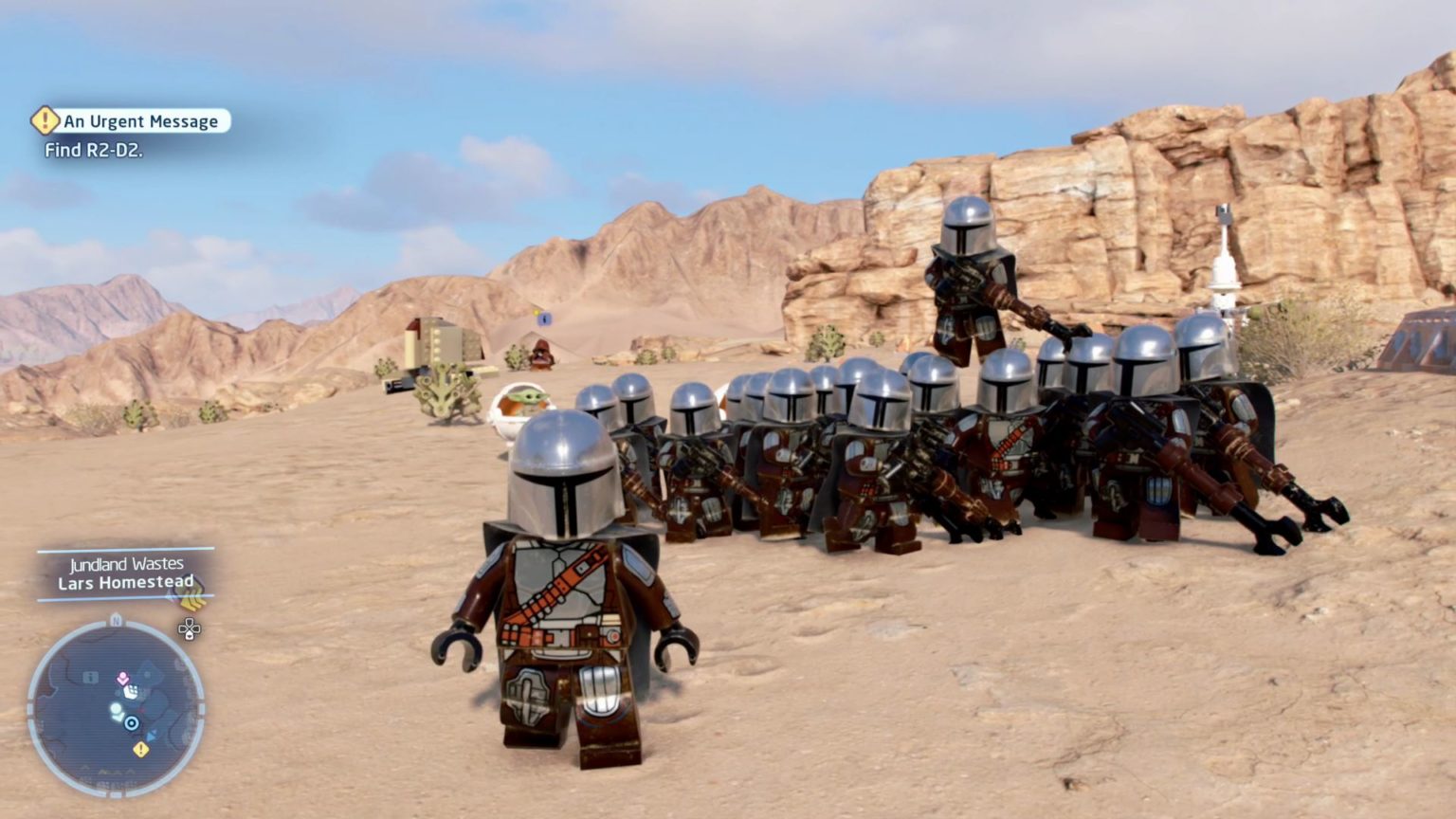
Task: Click the yellow urgent message quest icon
Action: pos(45,120)
